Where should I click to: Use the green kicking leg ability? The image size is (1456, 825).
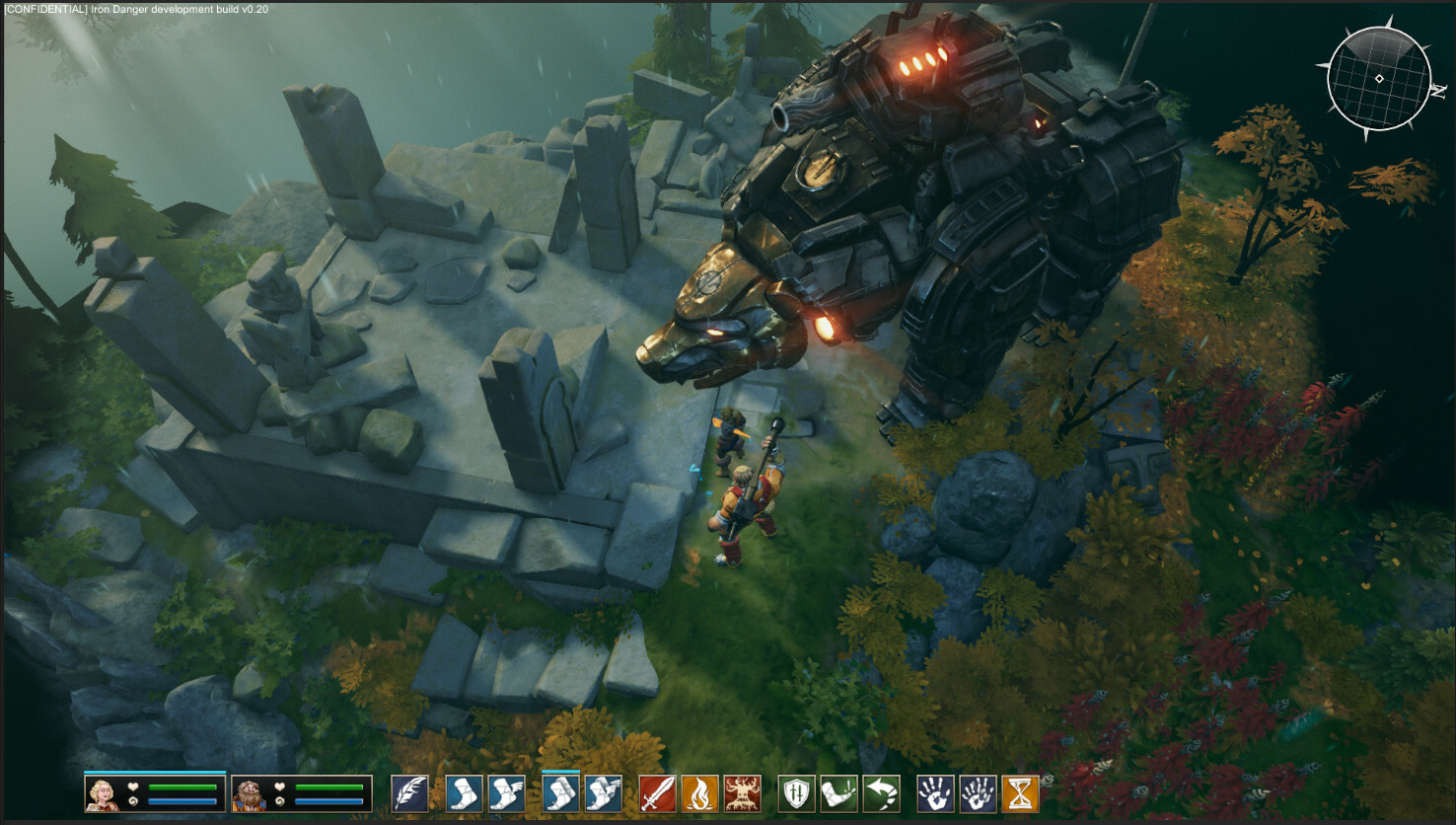(x=838, y=793)
